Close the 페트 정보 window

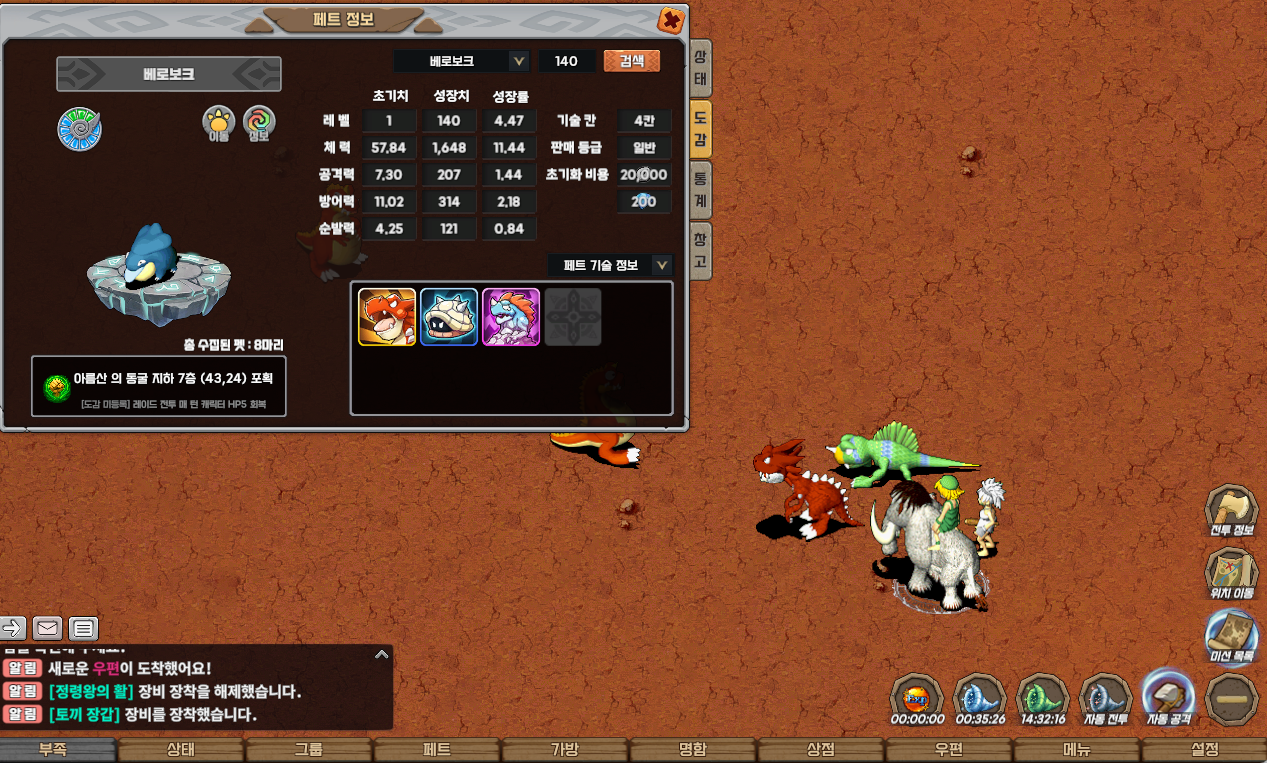click(671, 20)
